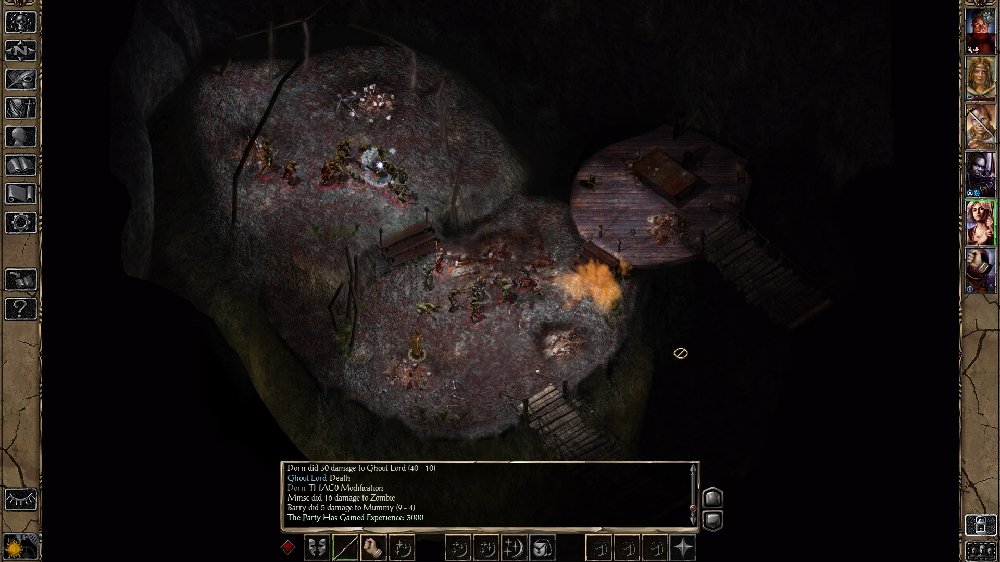Open the inventory screen

click(21, 107)
